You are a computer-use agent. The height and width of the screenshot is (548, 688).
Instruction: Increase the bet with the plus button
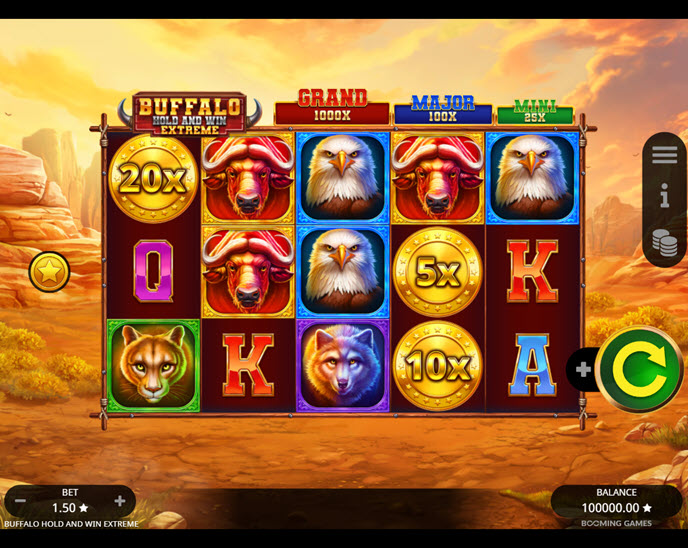pos(119,502)
